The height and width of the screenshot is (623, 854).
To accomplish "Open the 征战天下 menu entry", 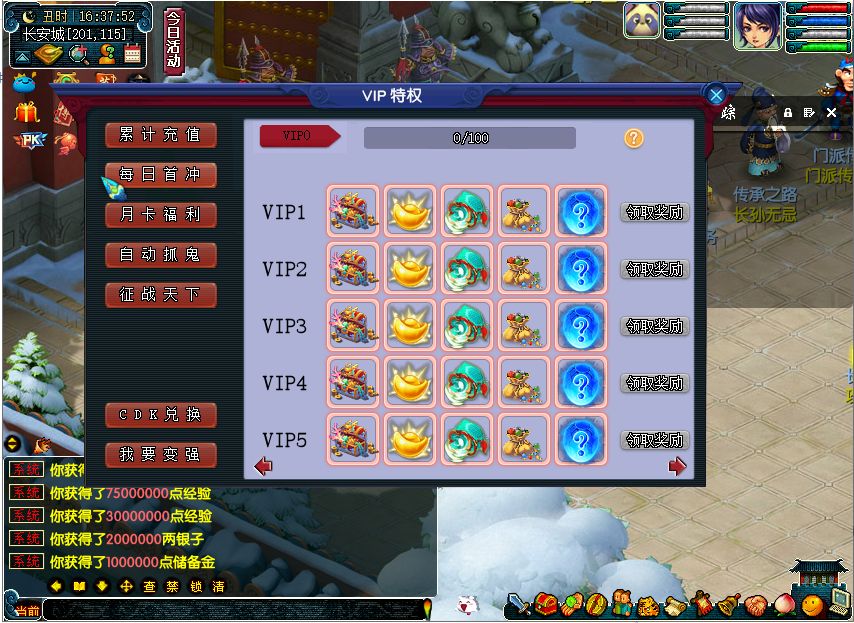I will point(160,295).
